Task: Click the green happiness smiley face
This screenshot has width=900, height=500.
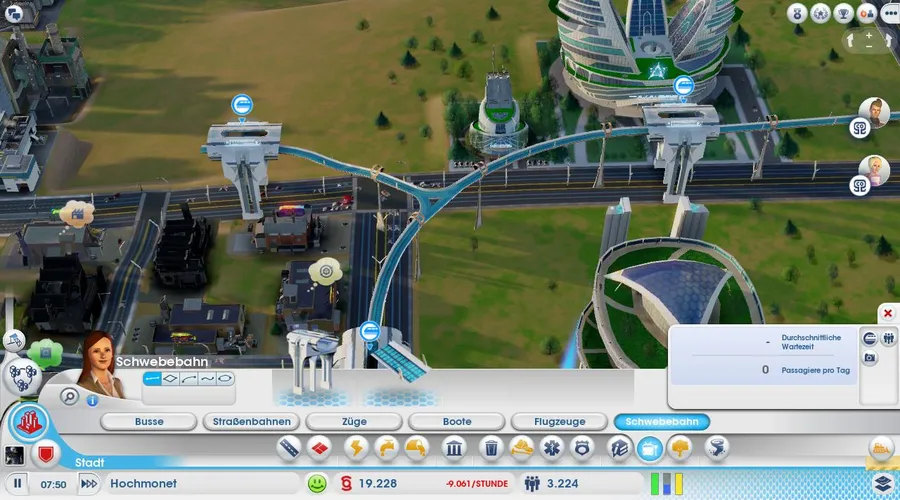Action: click(317, 484)
